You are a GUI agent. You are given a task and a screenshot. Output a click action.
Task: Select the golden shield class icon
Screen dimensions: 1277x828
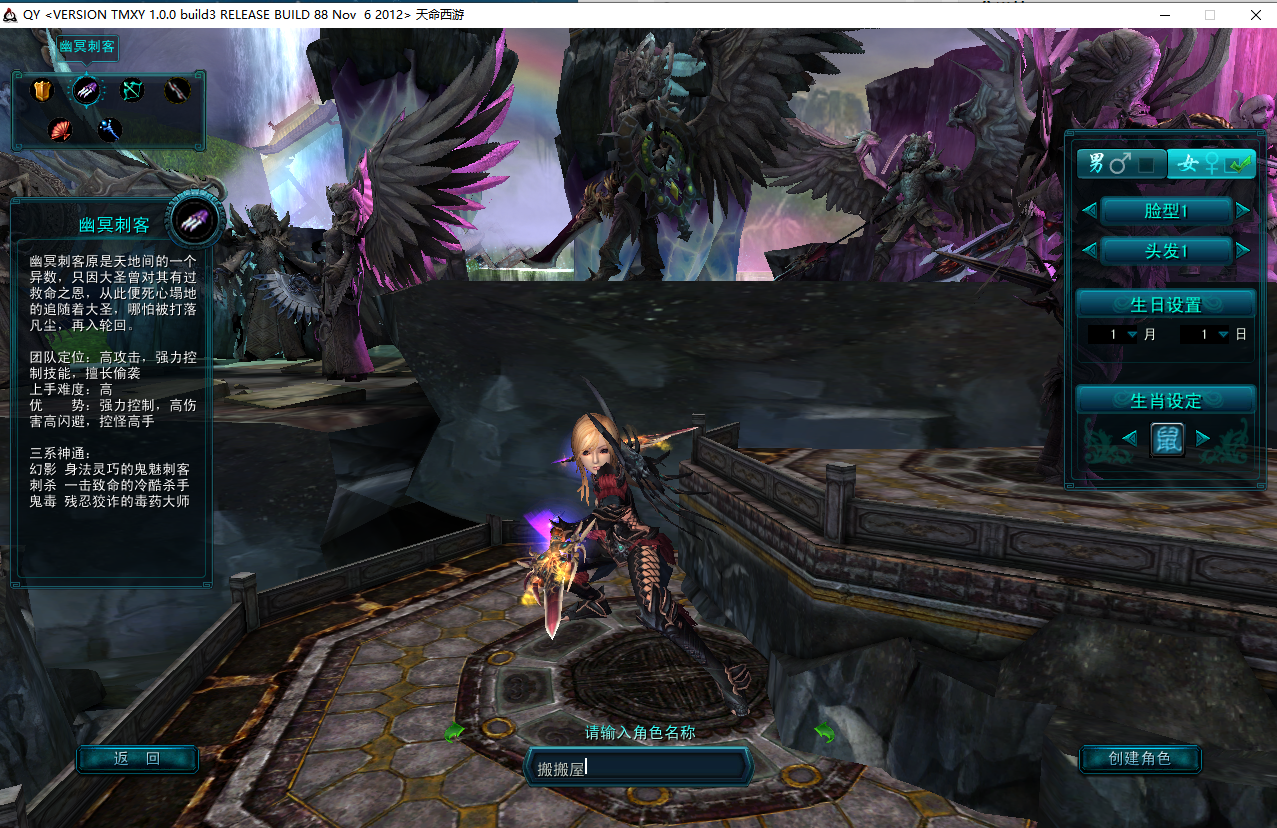tap(42, 91)
